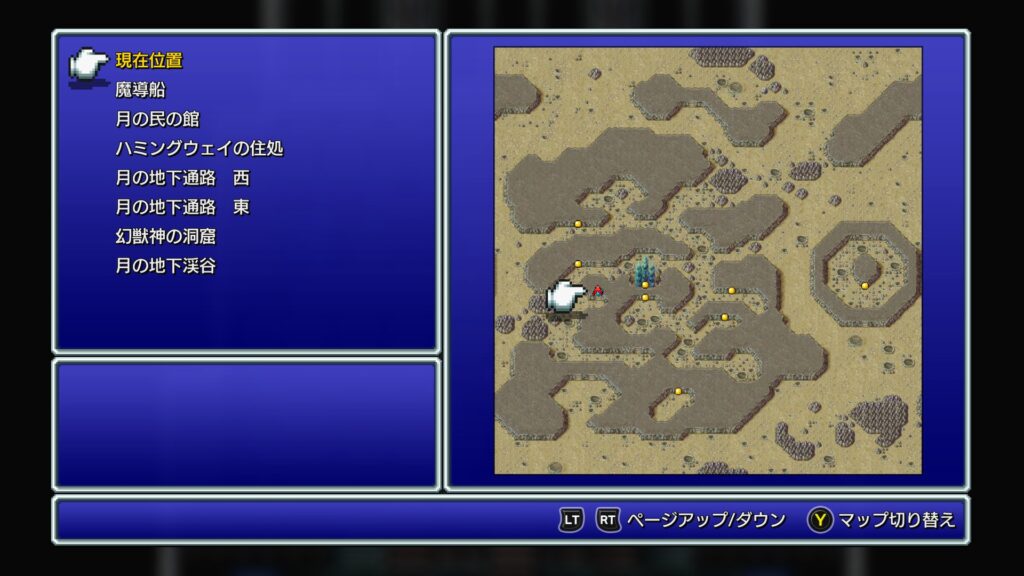Choose 魔導船 from the location list
This screenshot has height=576, width=1024.
(x=138, y=90)
